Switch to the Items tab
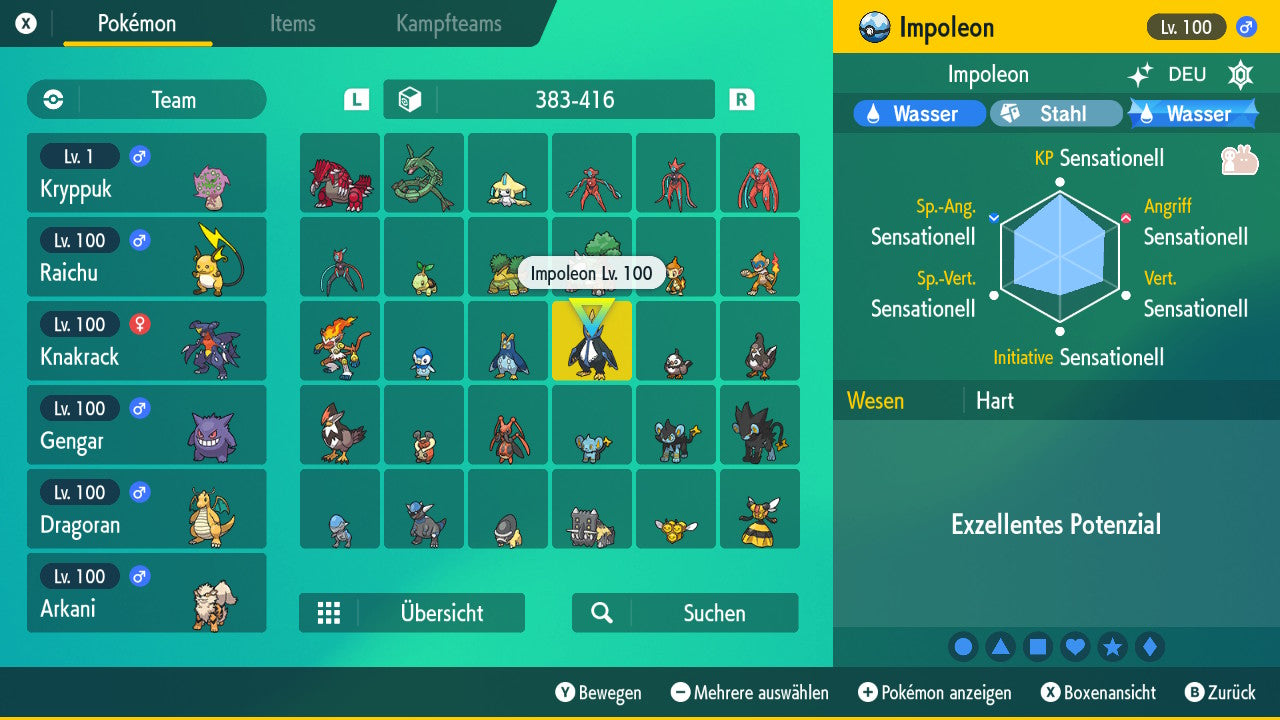Viewport: 1280px width, 720px height. (x=292, y=25)
